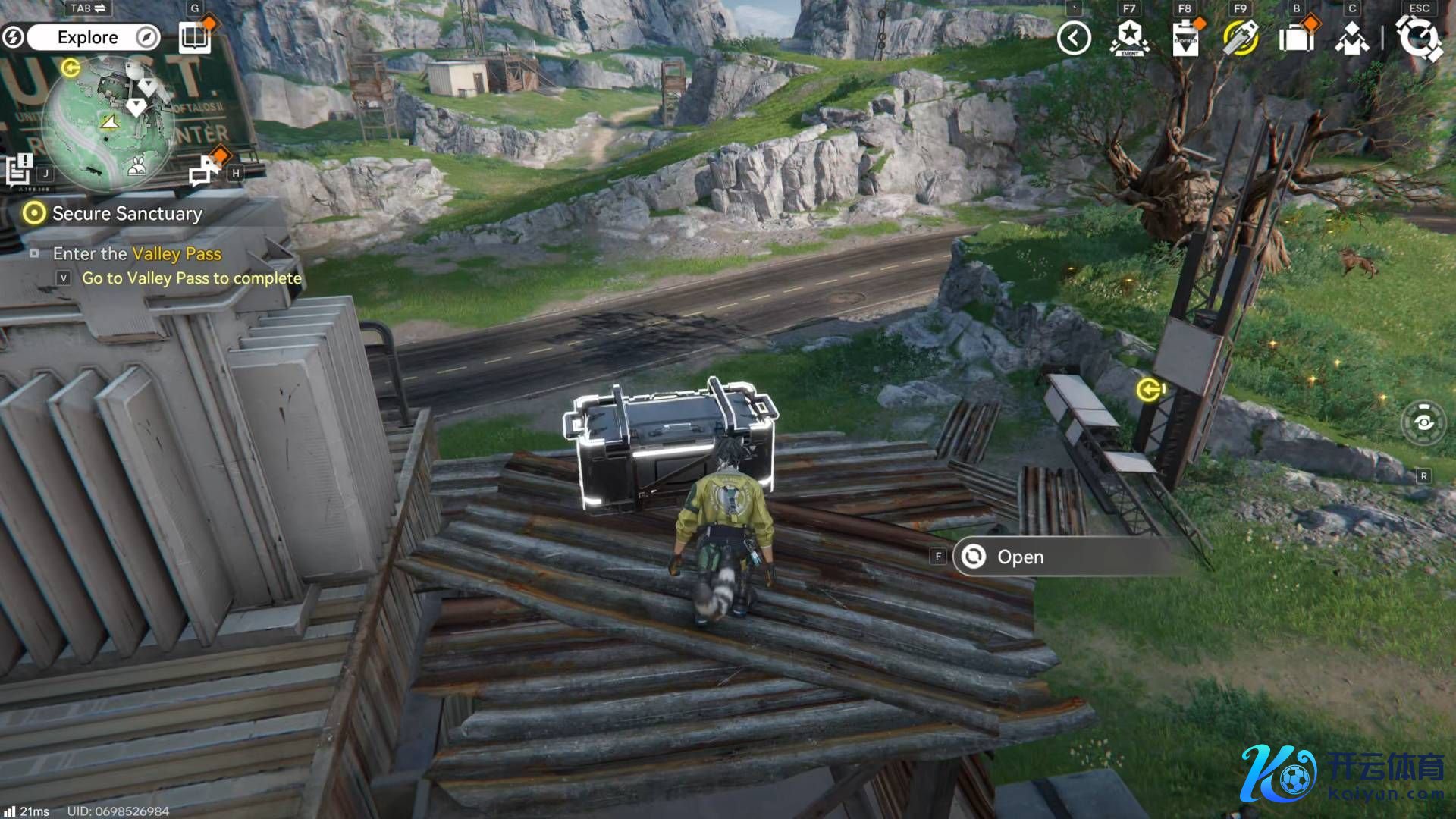Image resolution: width=1456 pixels, height=819 pixels.
Task: Click the eye scan view button
Action: tap(1423, 422)
